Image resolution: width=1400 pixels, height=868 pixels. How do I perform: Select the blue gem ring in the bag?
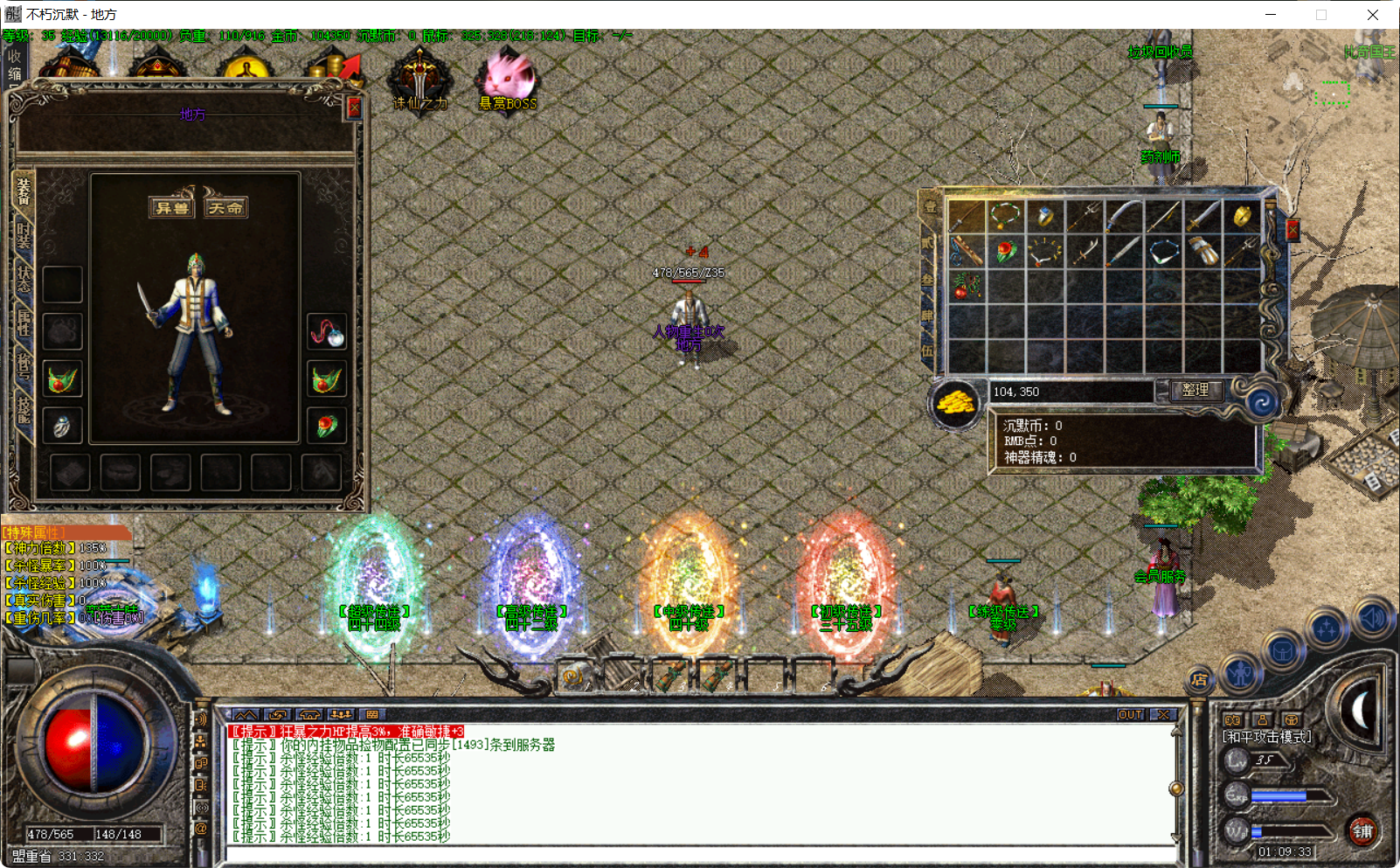(1045, 215)
